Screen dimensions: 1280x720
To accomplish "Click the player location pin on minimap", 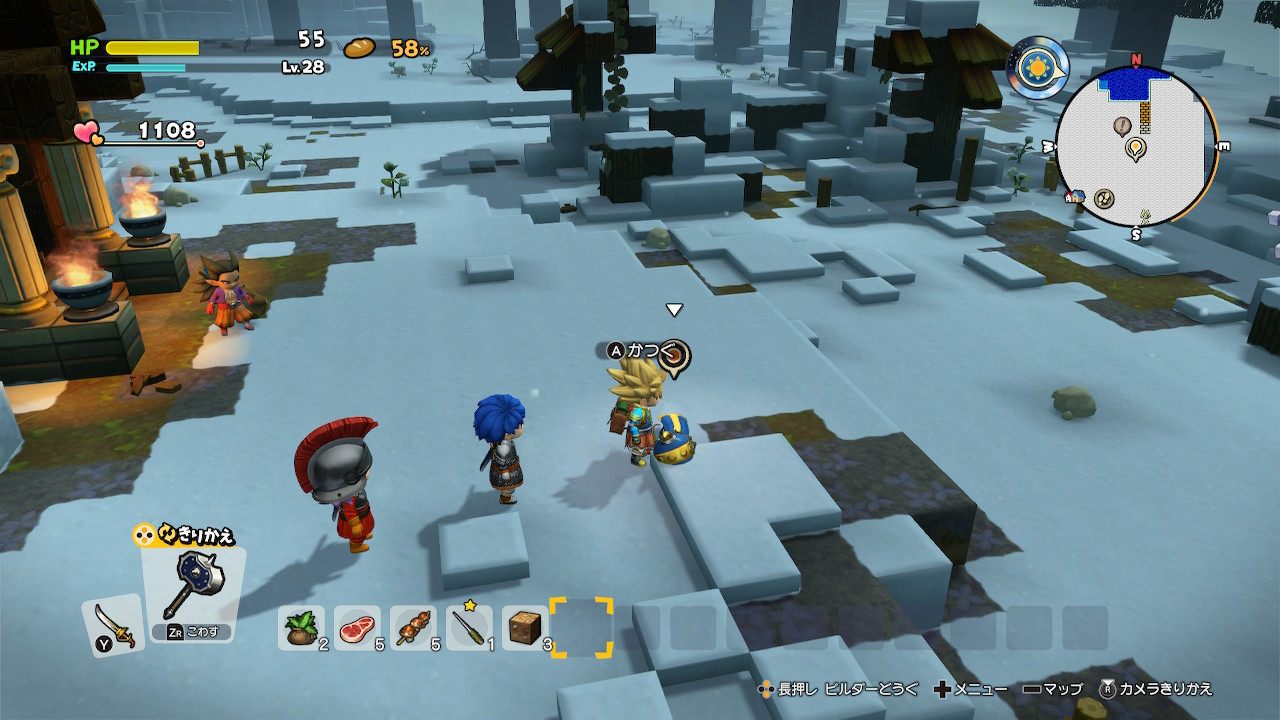I will click(1135, 149).
